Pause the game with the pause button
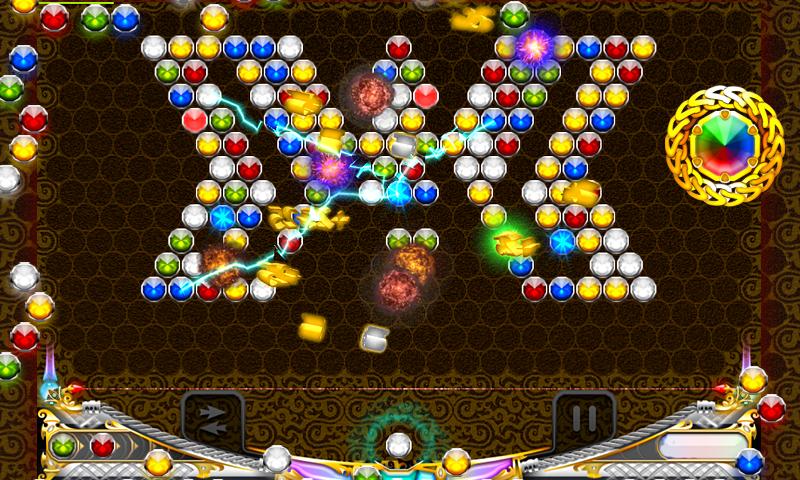 point(584,416)
